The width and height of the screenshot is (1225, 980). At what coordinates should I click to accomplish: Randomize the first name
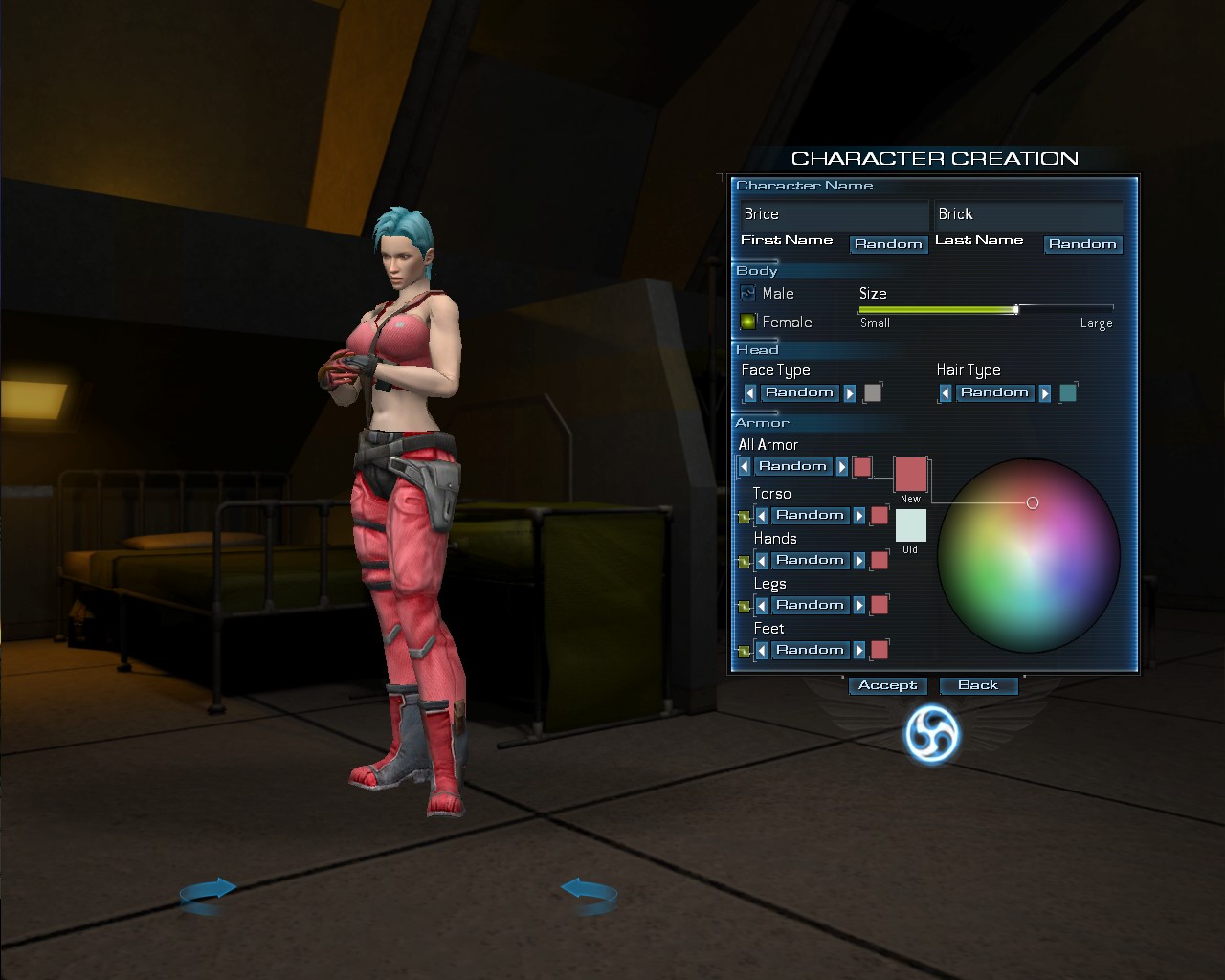(888, 244)
